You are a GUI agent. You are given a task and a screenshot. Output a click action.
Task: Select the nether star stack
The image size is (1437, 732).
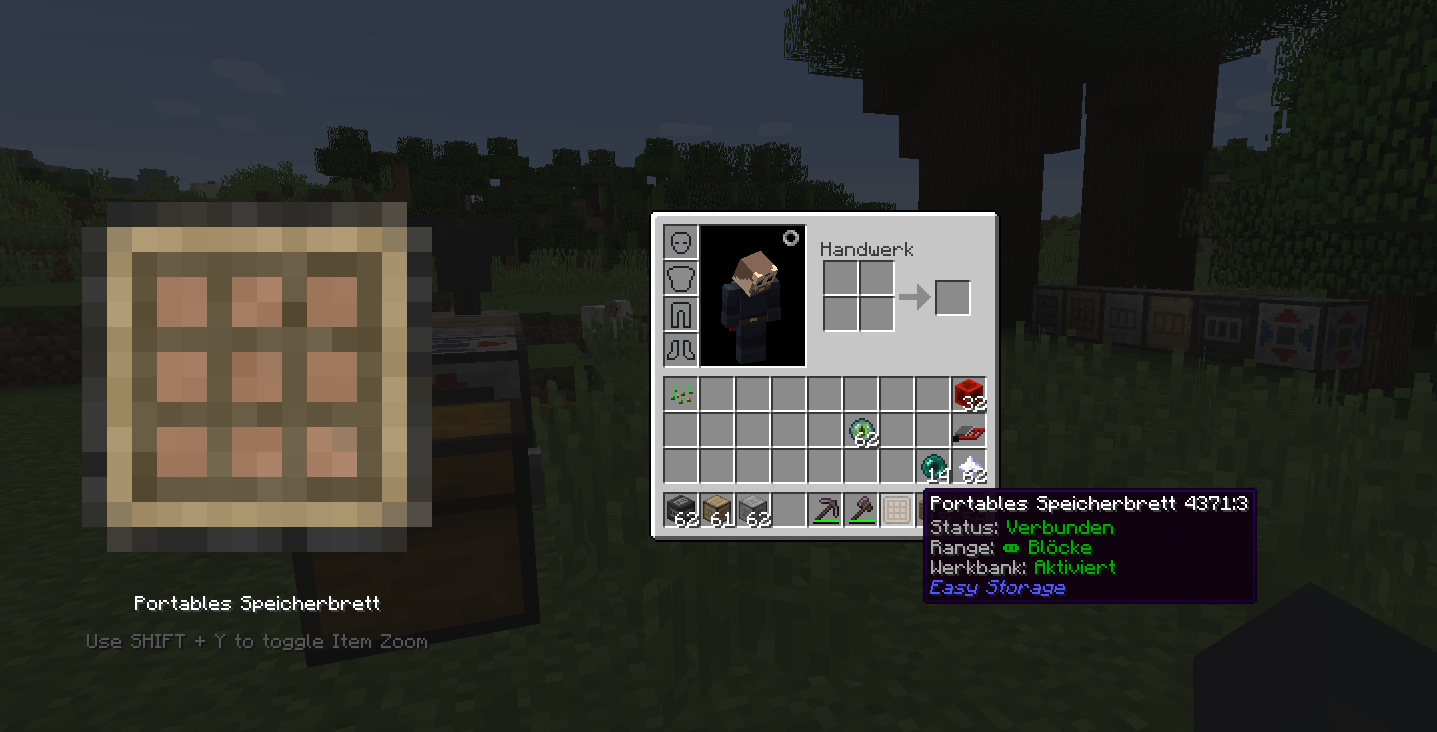pos(968,466)
